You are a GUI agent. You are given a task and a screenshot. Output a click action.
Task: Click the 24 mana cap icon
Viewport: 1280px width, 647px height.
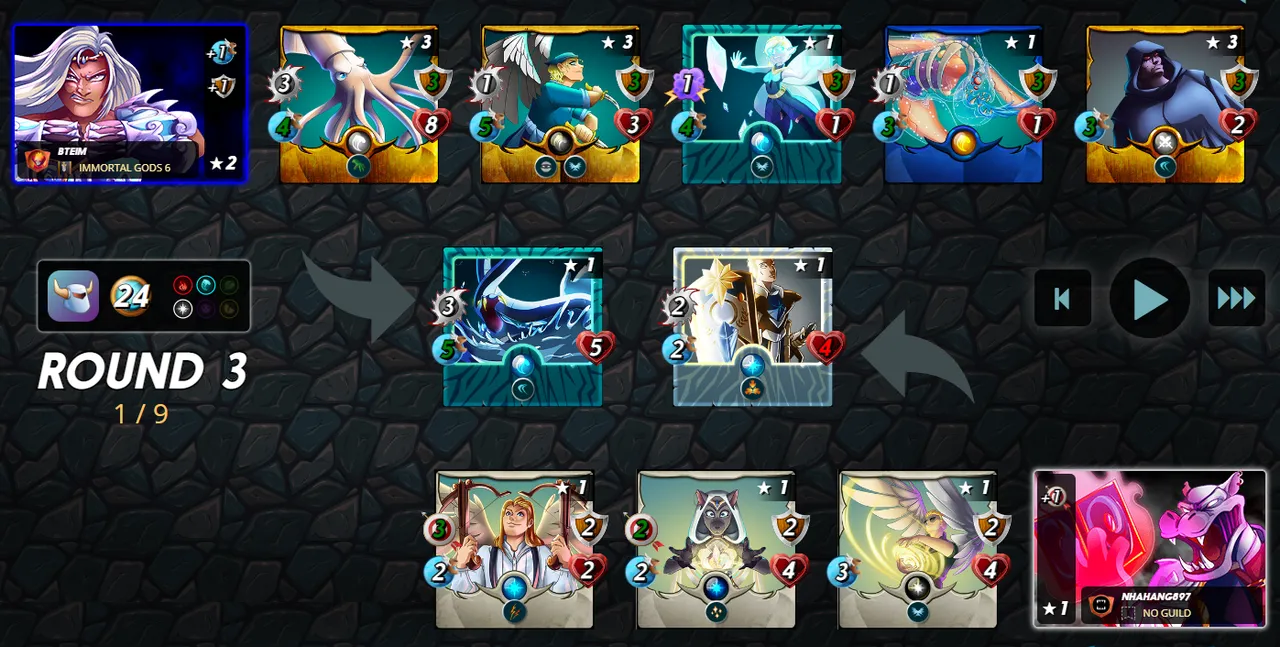click(130, 296)
